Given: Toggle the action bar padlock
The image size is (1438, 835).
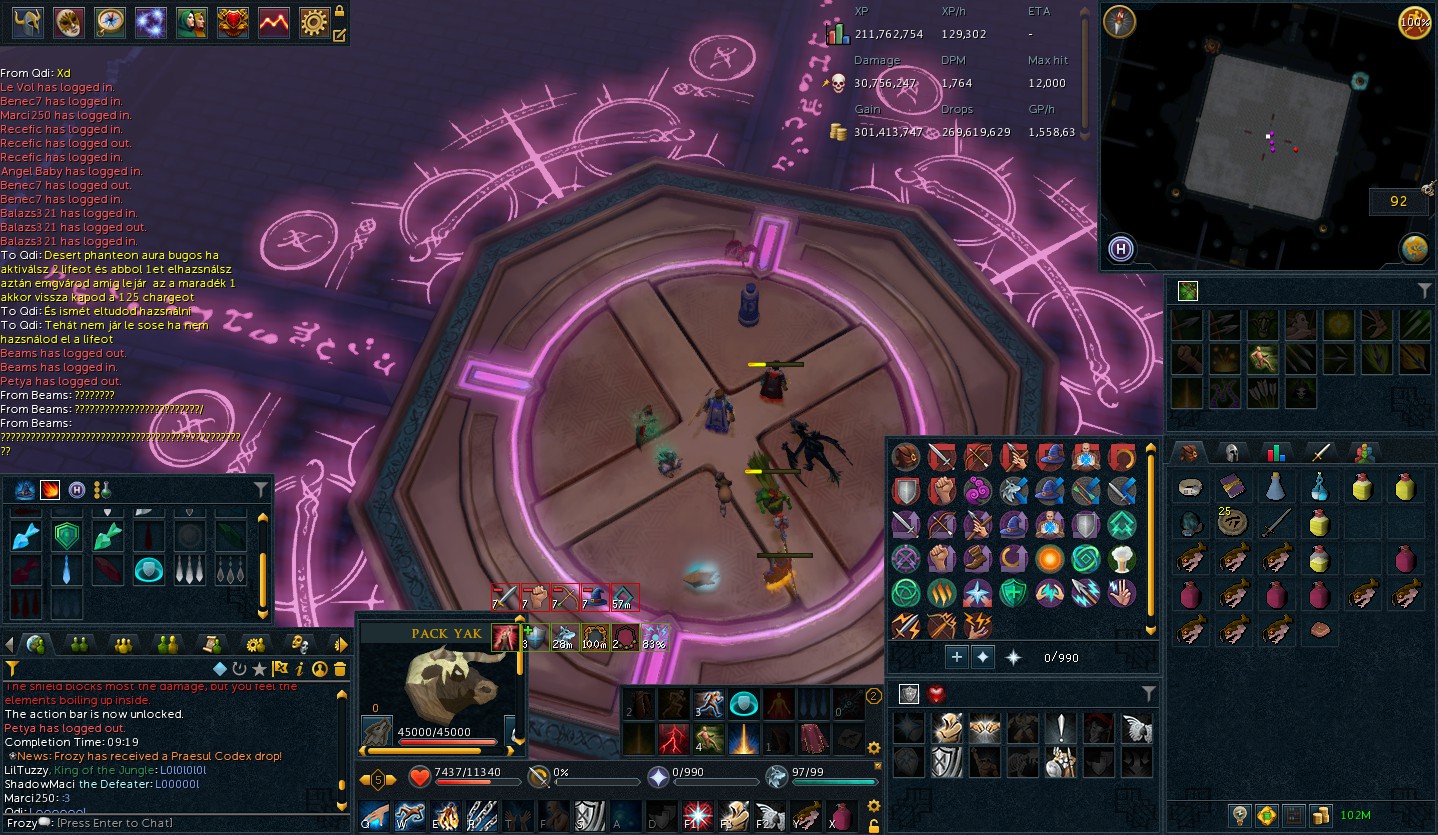Looking at the screenshot, I should point(874,826).
